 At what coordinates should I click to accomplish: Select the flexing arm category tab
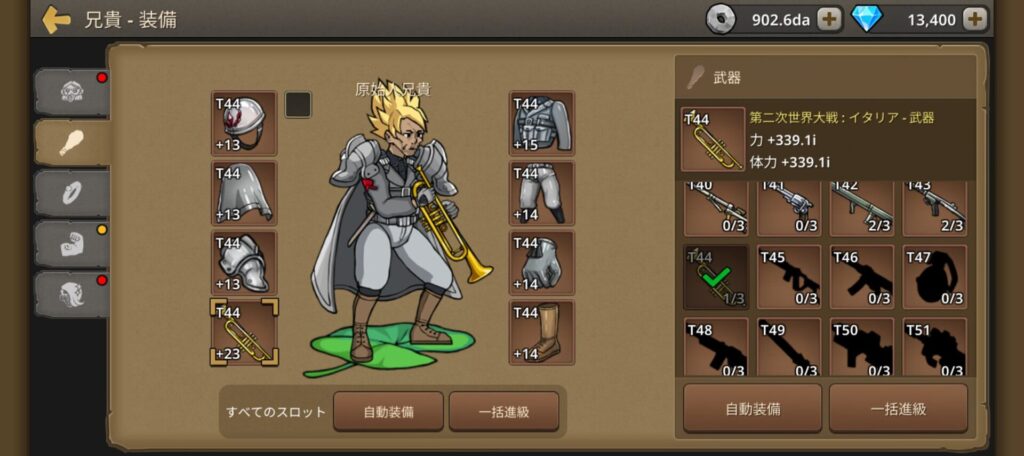[72, 243]
